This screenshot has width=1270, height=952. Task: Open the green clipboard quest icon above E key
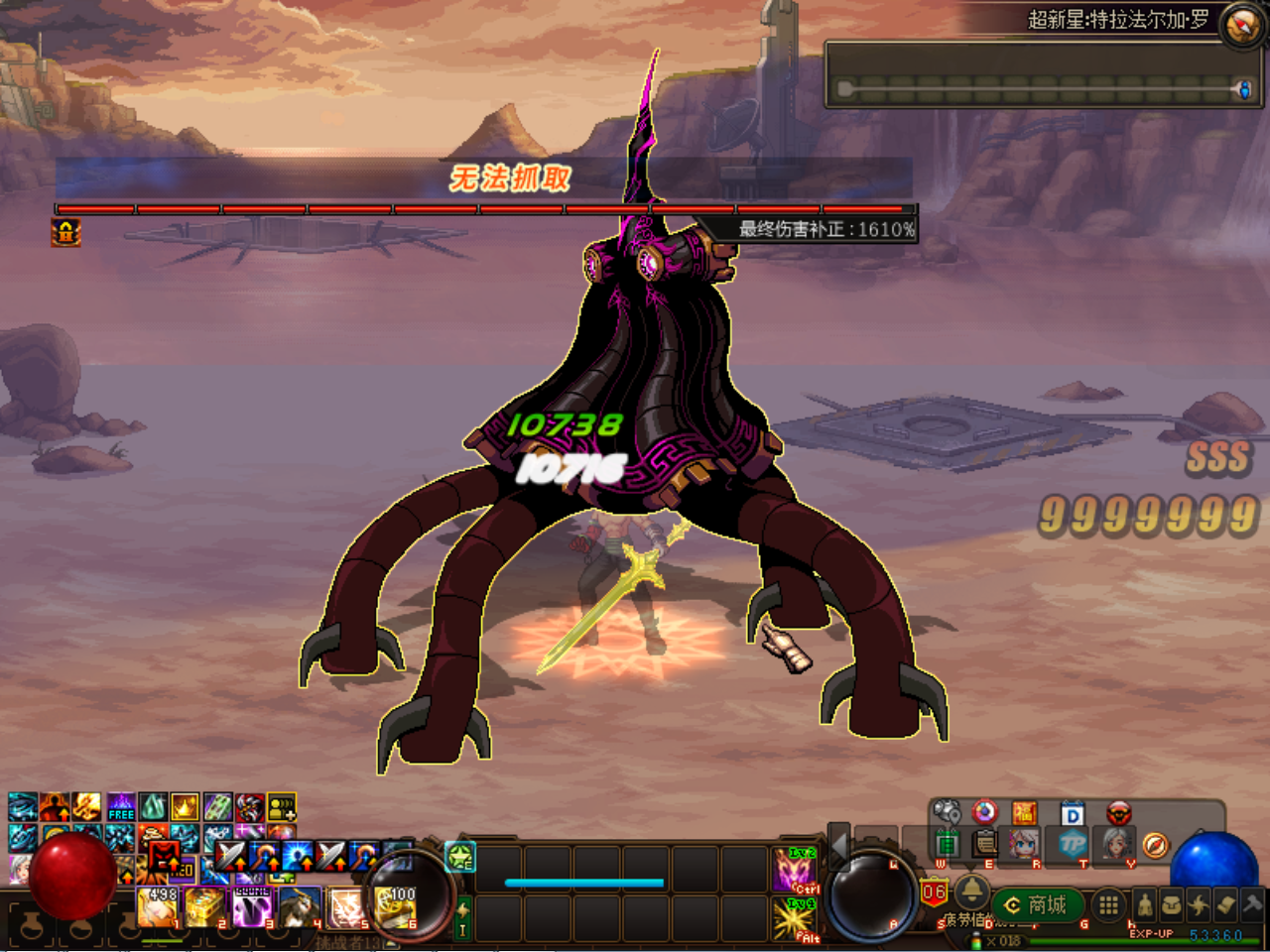(983, 845)
